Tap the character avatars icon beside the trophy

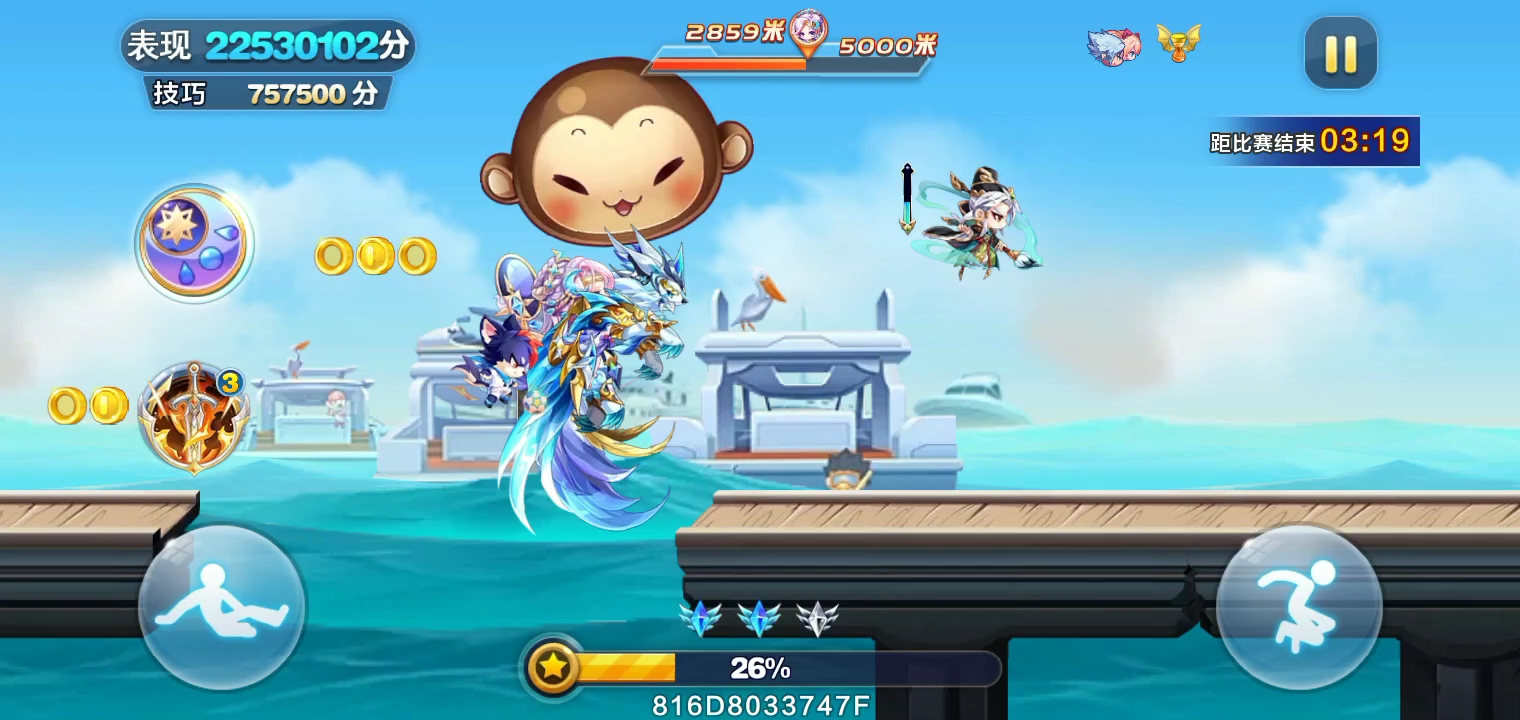point(1114,47)
